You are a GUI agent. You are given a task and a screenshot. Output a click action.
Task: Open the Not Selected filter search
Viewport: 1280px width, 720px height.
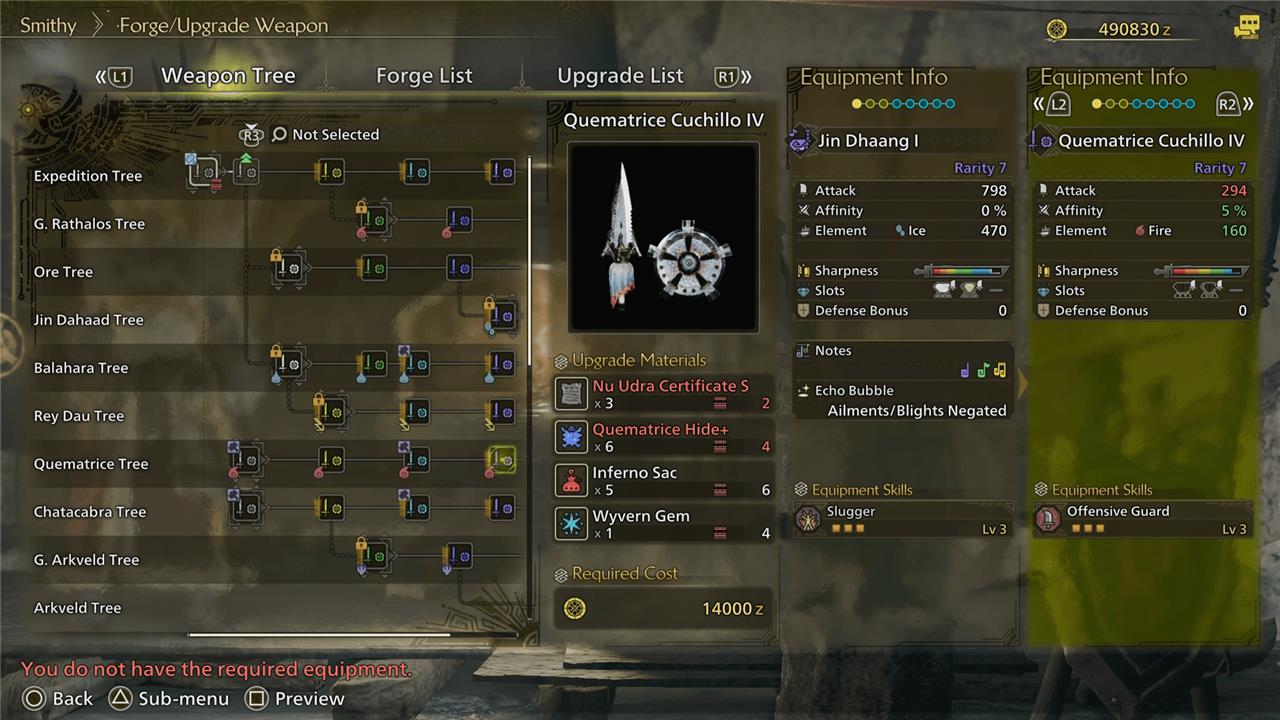pos(325,134)
